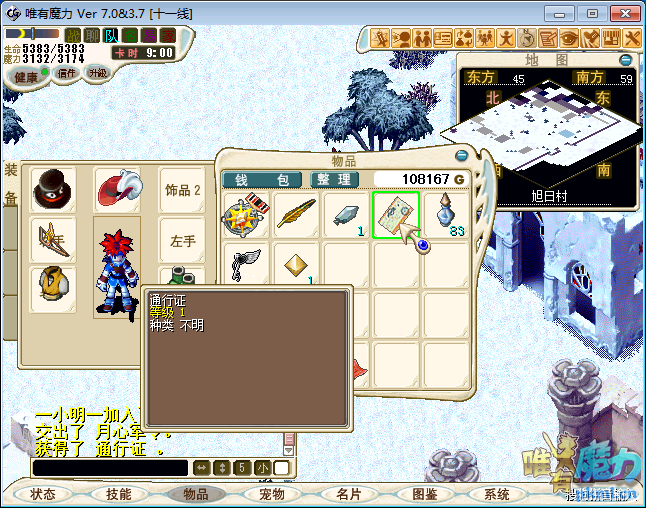Click the 左手 left hand equipment slot
The image size is (646, 508).
coord(182,241)
